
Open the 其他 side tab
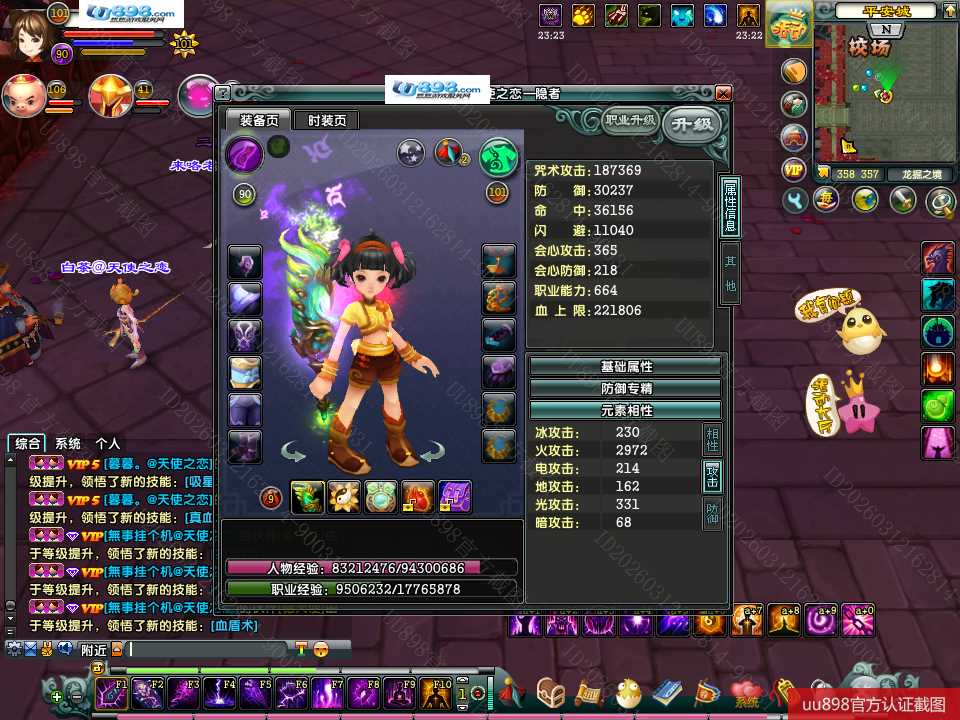click(730, 271)
